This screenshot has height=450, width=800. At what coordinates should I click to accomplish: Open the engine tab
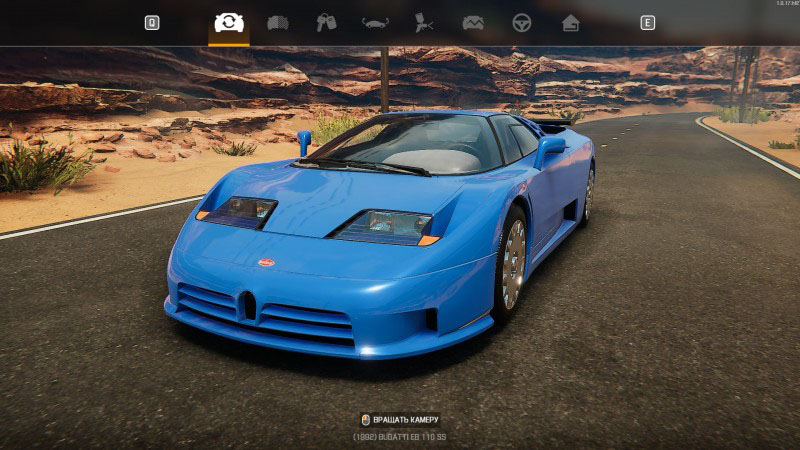pos(278,22)
